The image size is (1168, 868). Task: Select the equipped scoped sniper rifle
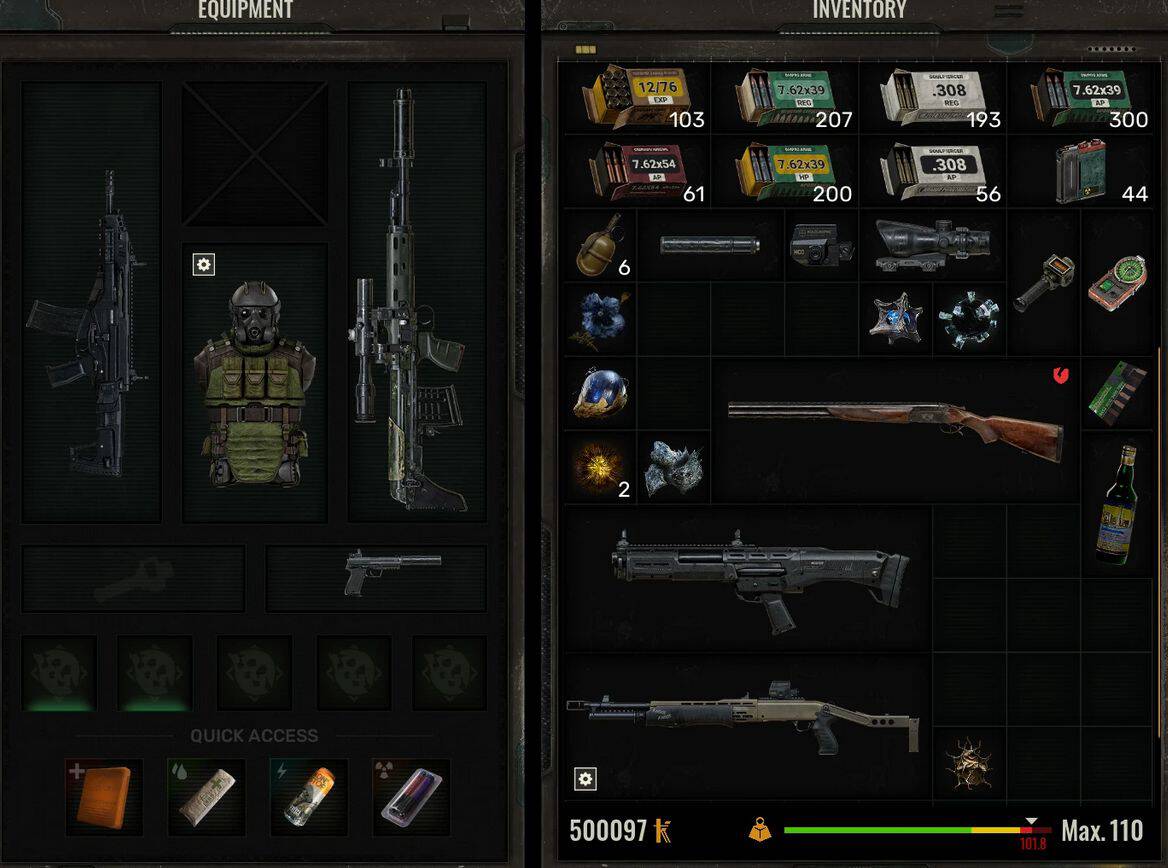click(412, 300)
